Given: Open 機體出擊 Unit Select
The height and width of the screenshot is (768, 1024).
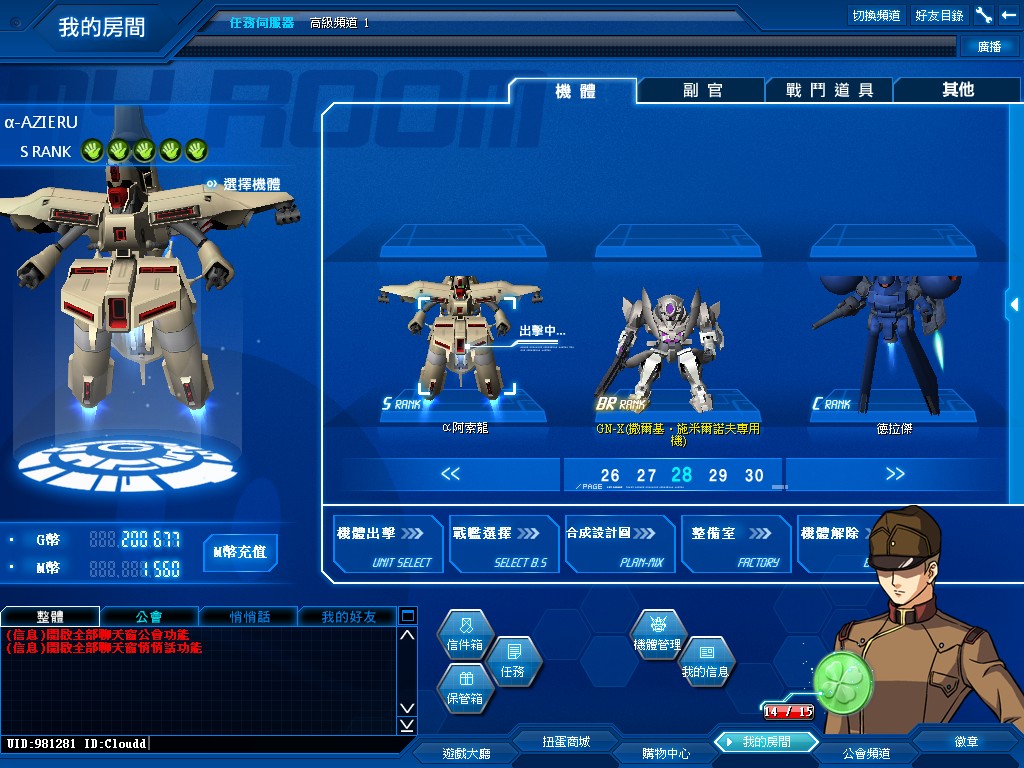Looking at the screenshot, I should coord(388,544).
